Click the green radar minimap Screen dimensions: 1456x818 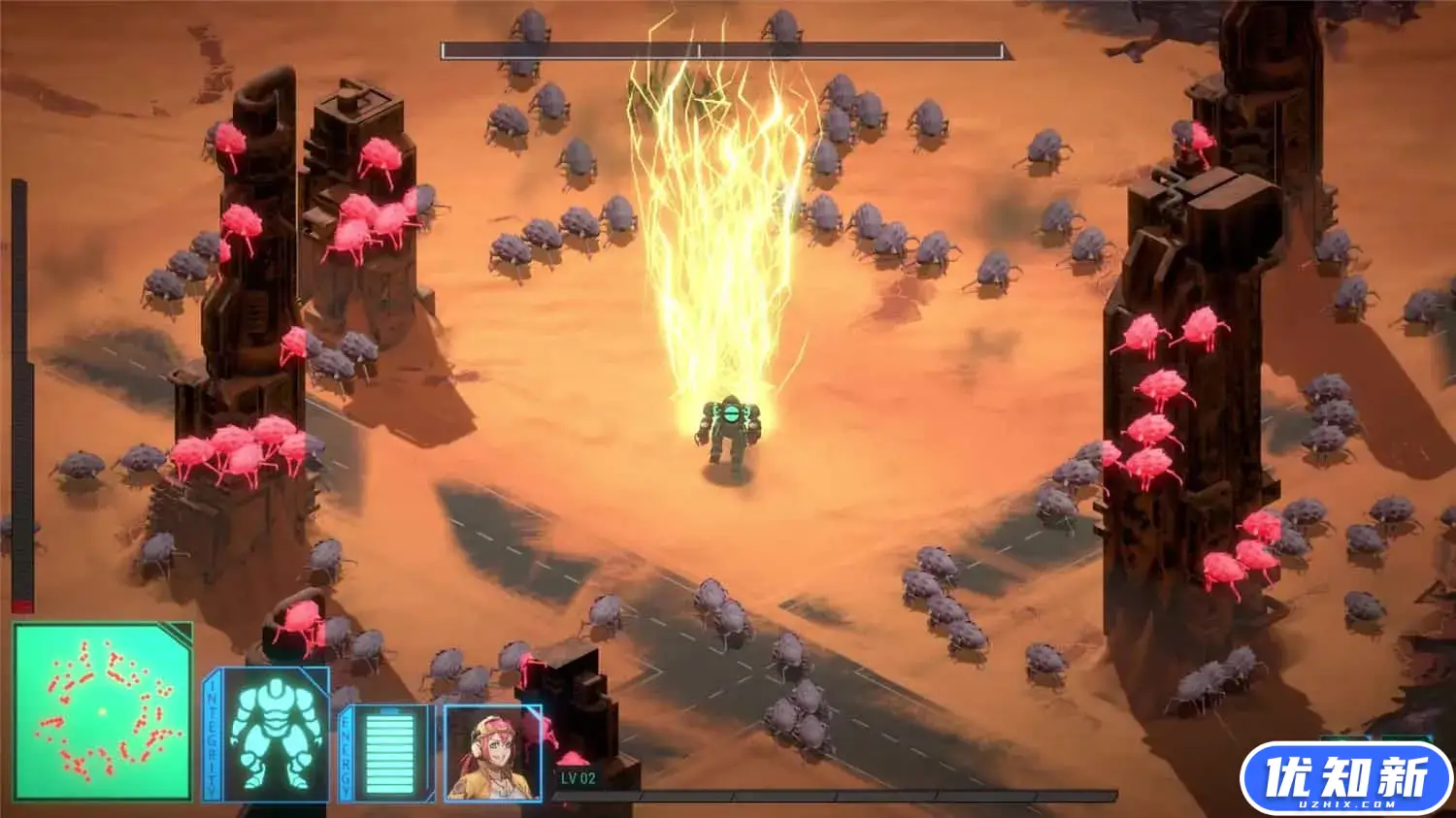click(102, 712)
